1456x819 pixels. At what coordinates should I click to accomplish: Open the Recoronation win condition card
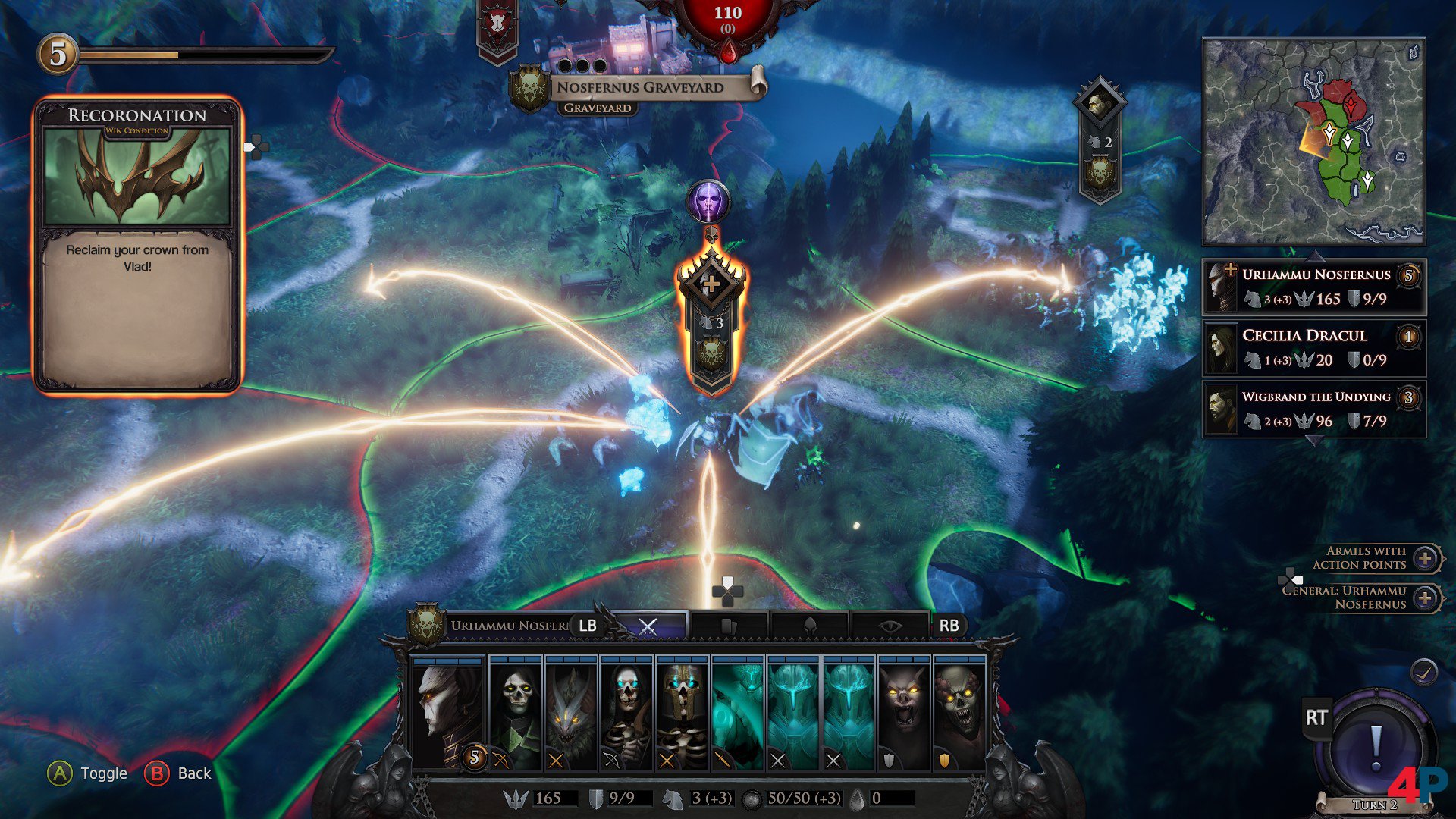(x=137, y=244)
